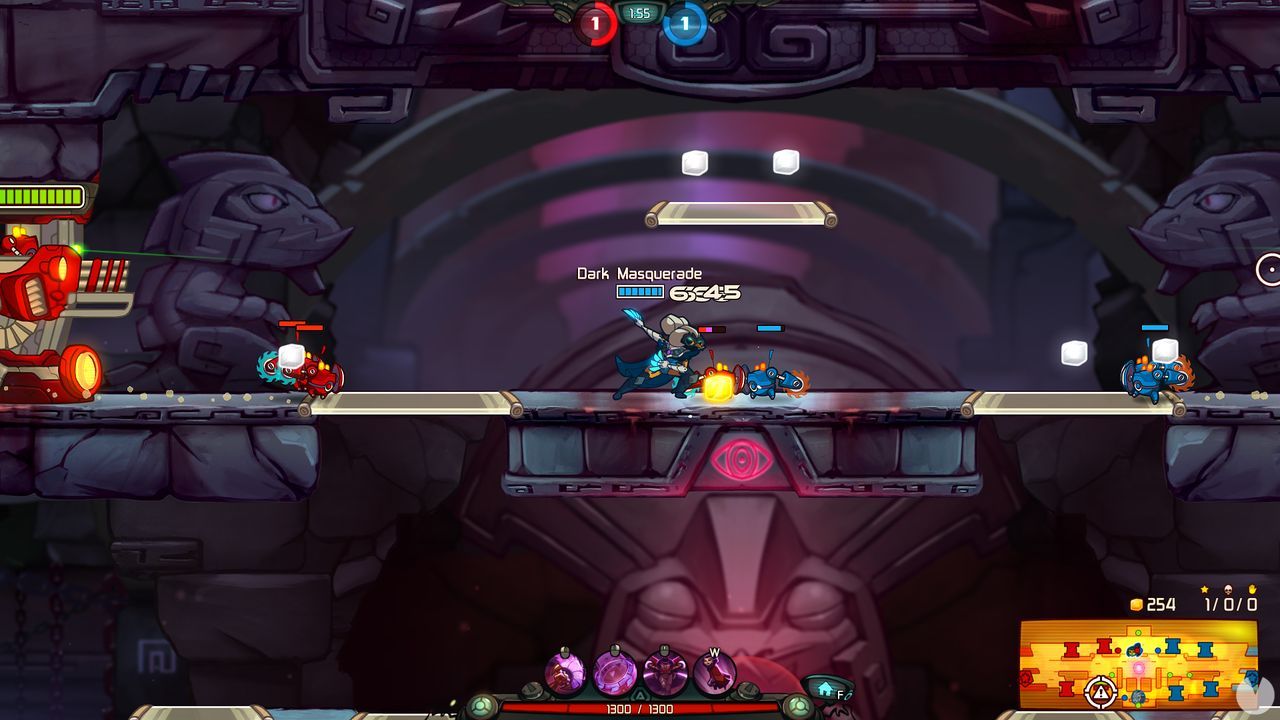Click the 1300 / 1300 health bar
Viewport: 1280px width, 720px height.
640,707
